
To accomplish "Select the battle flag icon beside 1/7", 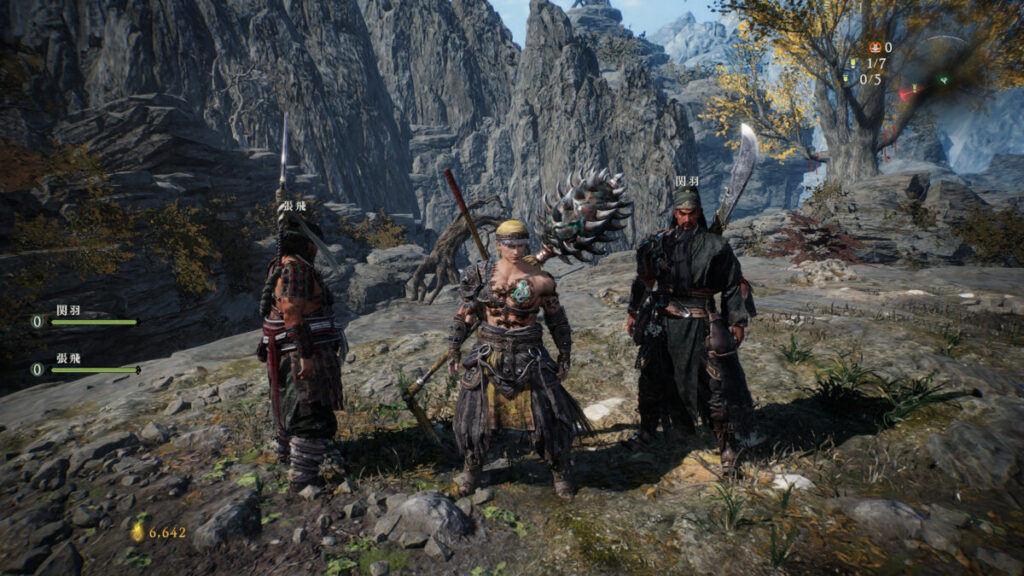I will [852, 63].
